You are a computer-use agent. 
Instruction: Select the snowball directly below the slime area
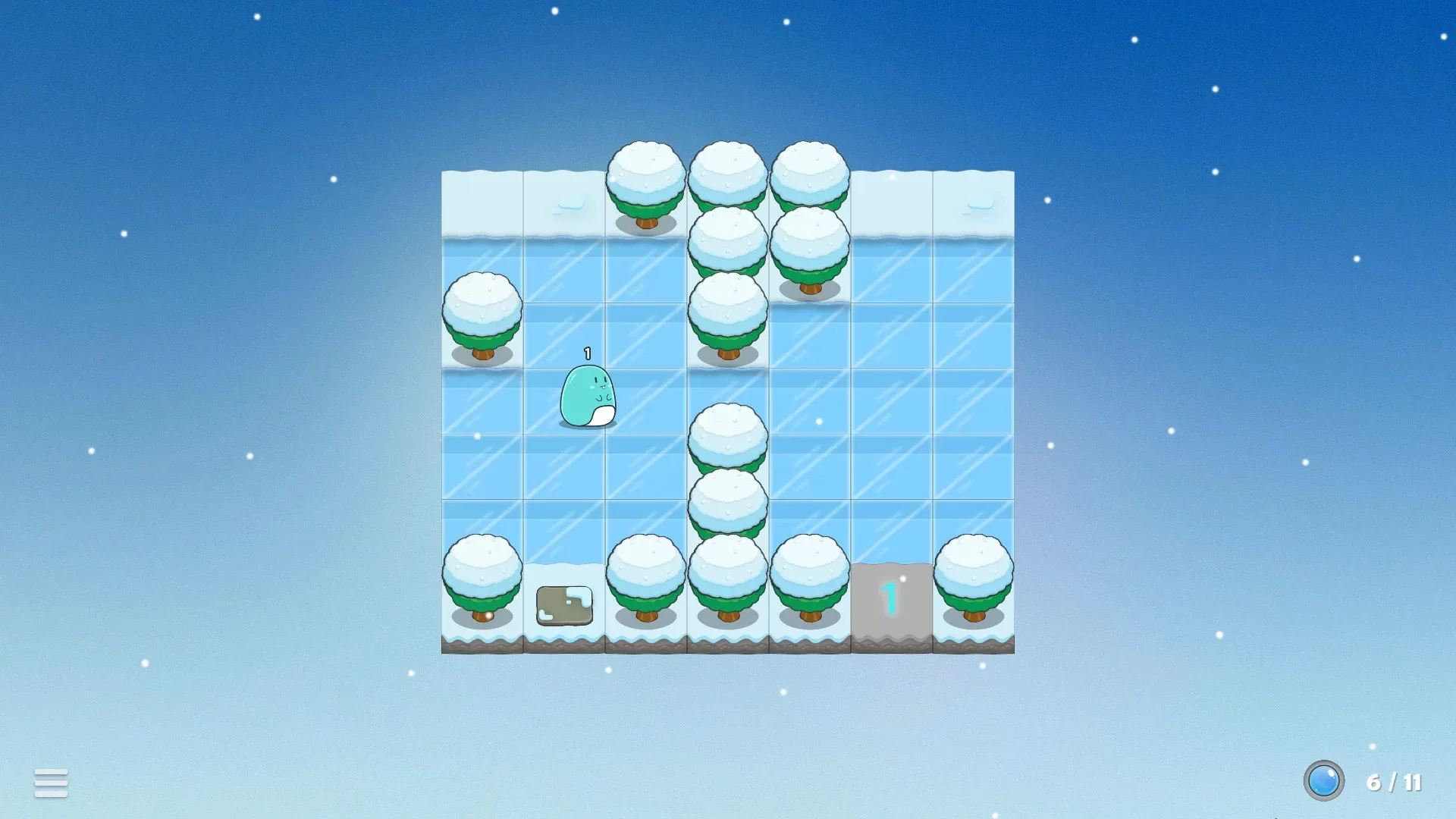[x=730, y=436]
